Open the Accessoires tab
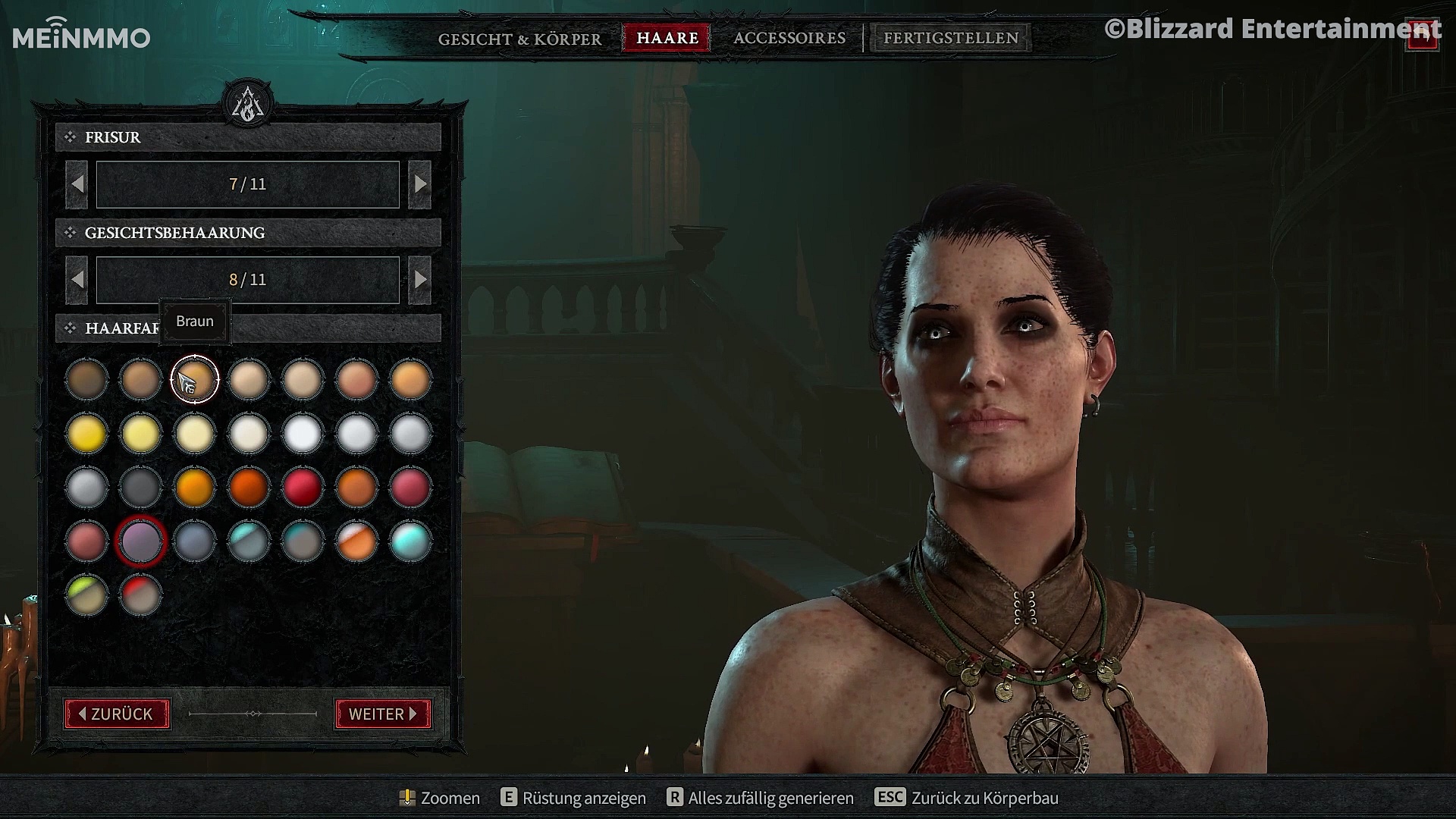Image resolution: width=1456 pixels, height=819 pixels. [789, 38]
